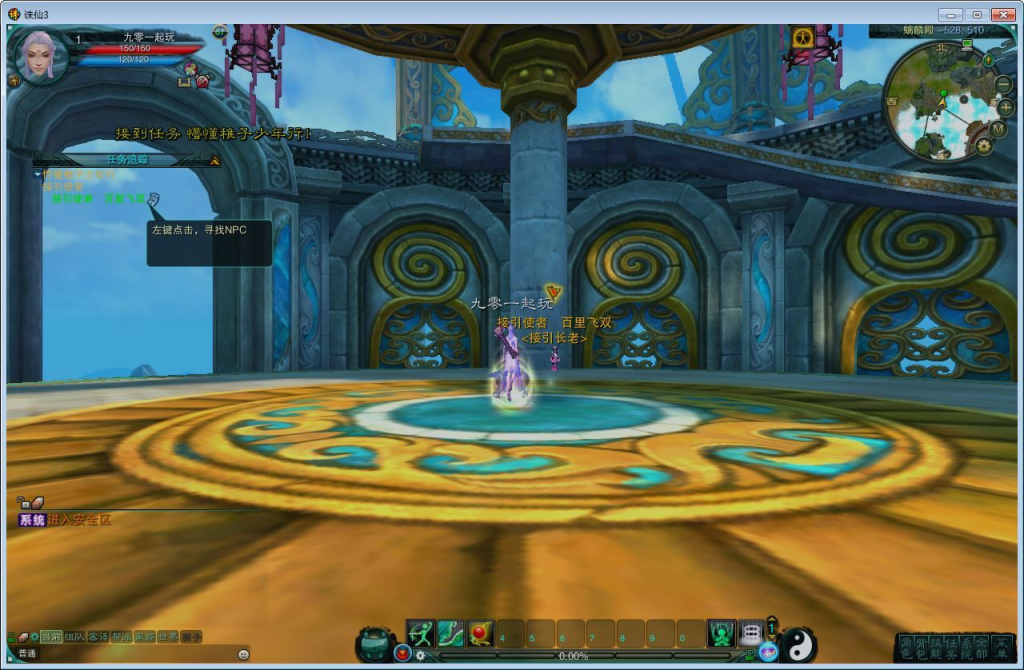Click the yin-yang symbol button
The height and width of the screenshot is (670, 1024).
(798, 645)
